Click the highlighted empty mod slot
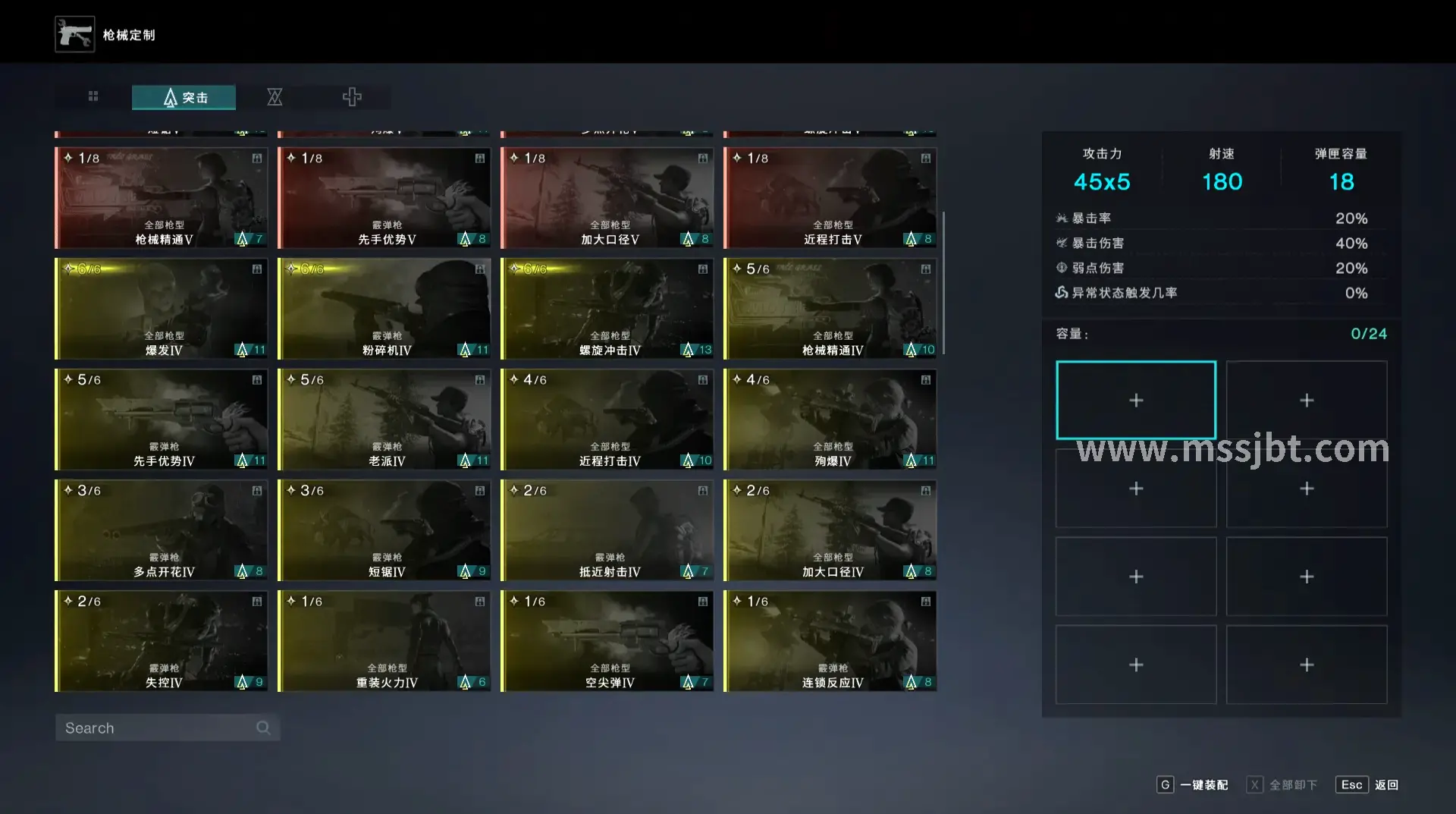The image size is (1456, 814). [1135, 401]
